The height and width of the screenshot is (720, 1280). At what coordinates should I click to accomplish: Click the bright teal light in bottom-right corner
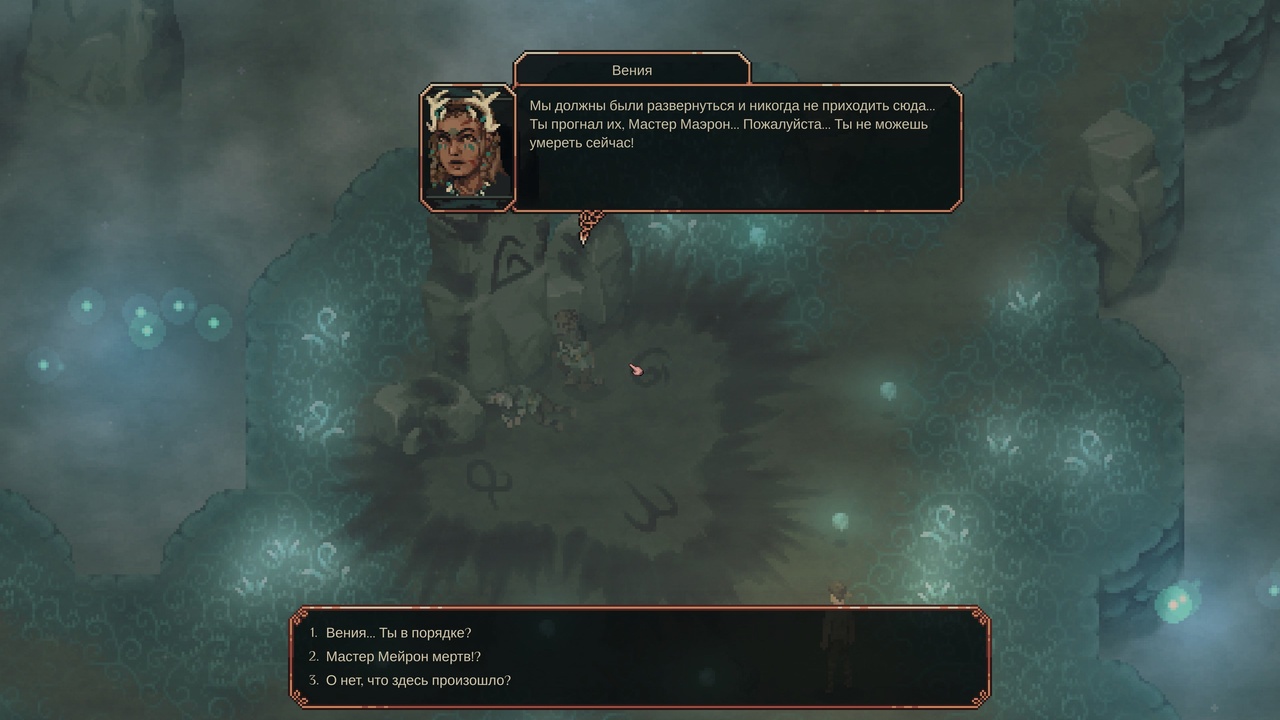(x=1176, y=604)
